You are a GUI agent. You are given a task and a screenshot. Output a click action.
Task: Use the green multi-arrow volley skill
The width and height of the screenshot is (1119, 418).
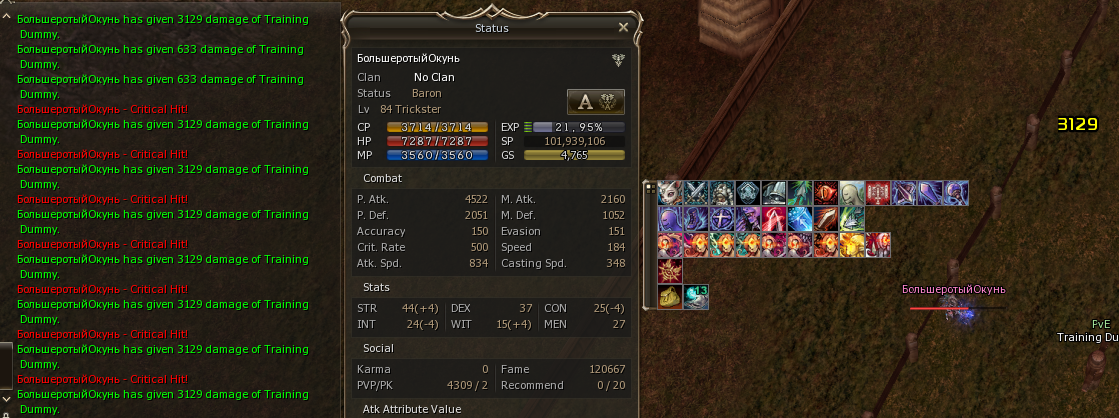click(x=852, y=219)
